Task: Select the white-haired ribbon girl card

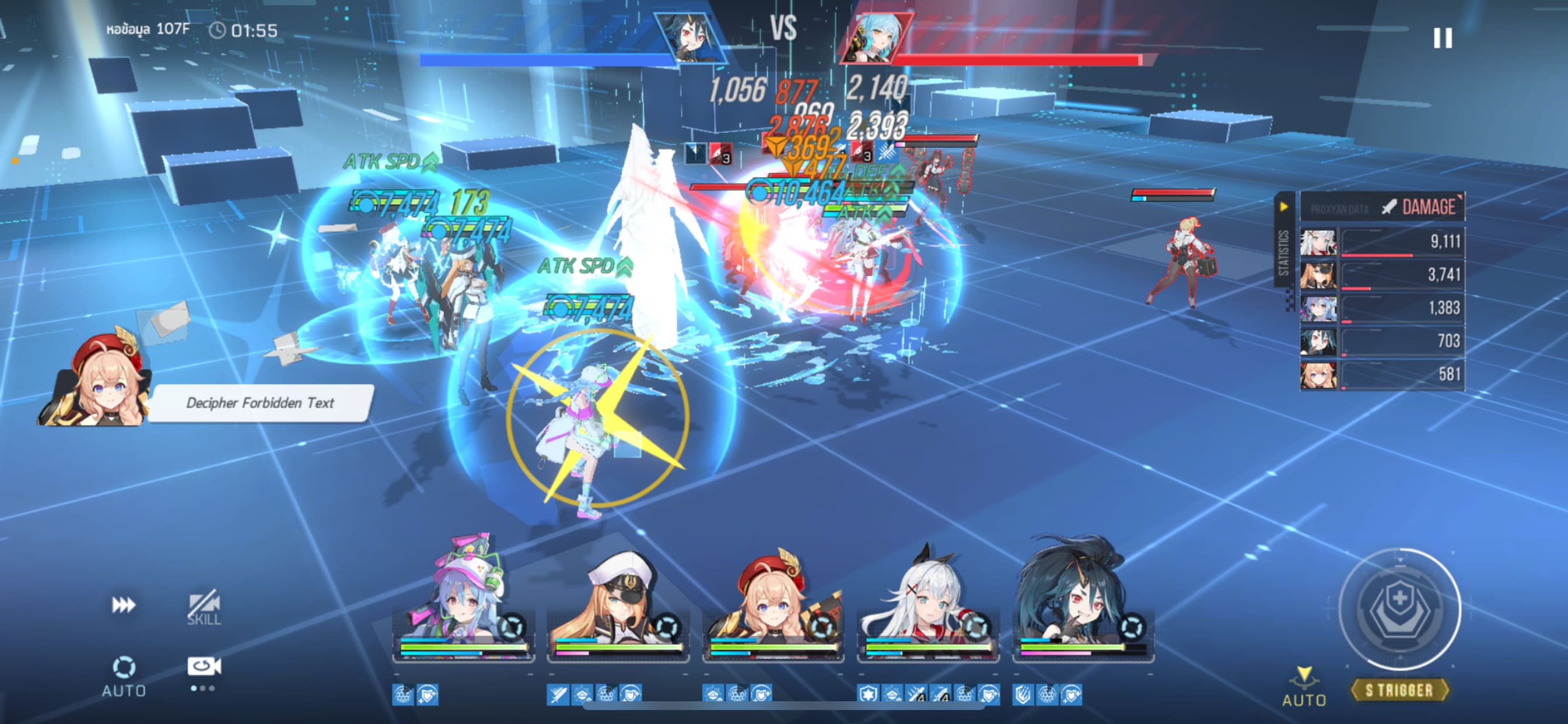Action: [928, 600]
